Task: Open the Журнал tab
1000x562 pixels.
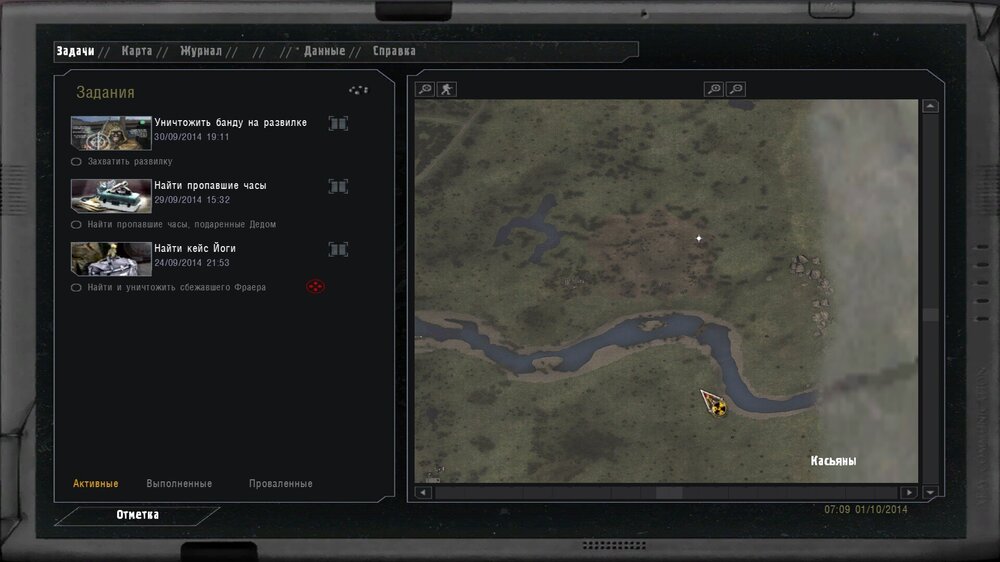Action: (x=201, y=51)
